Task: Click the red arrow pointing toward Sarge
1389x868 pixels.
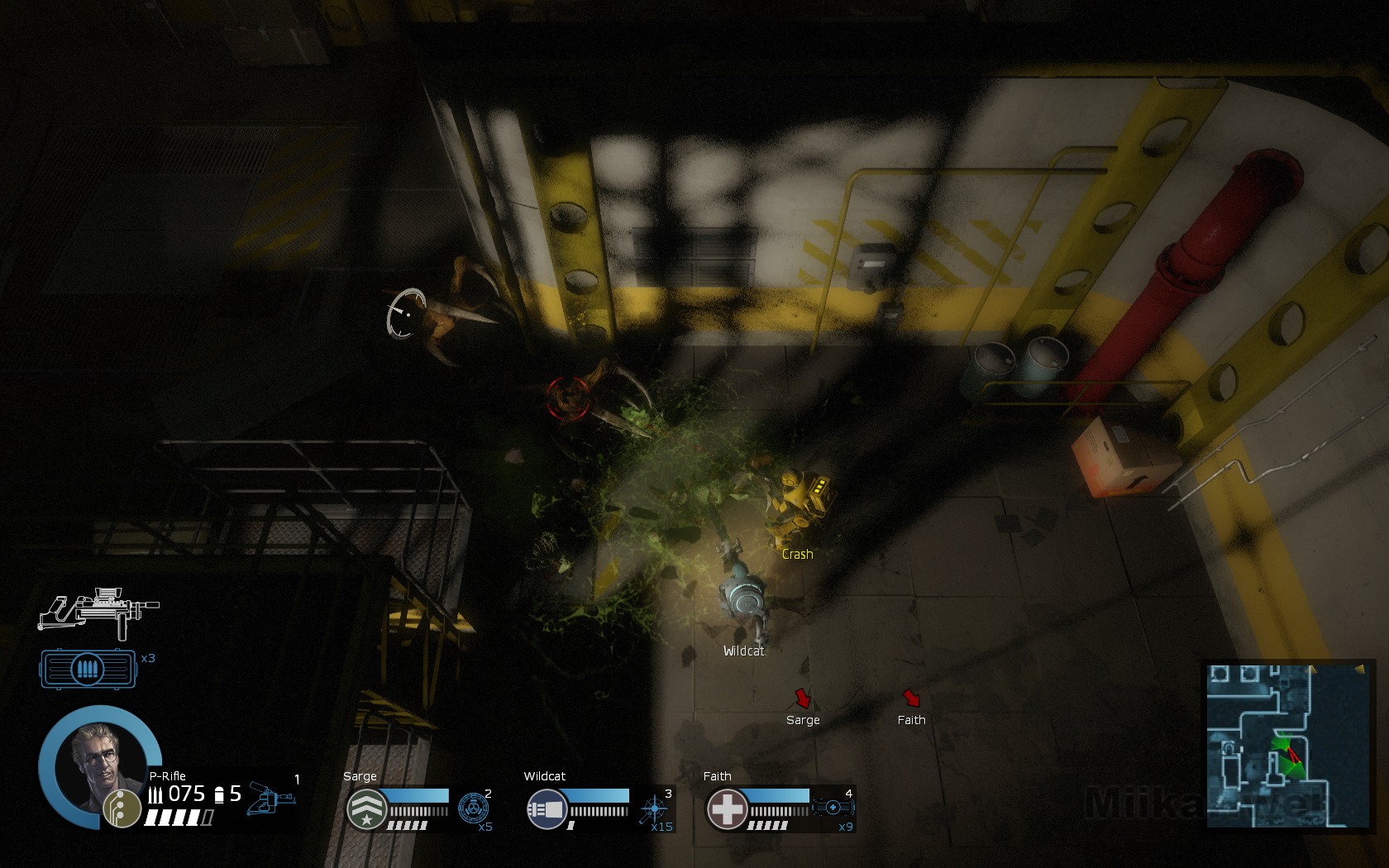Action: [801, 698]
